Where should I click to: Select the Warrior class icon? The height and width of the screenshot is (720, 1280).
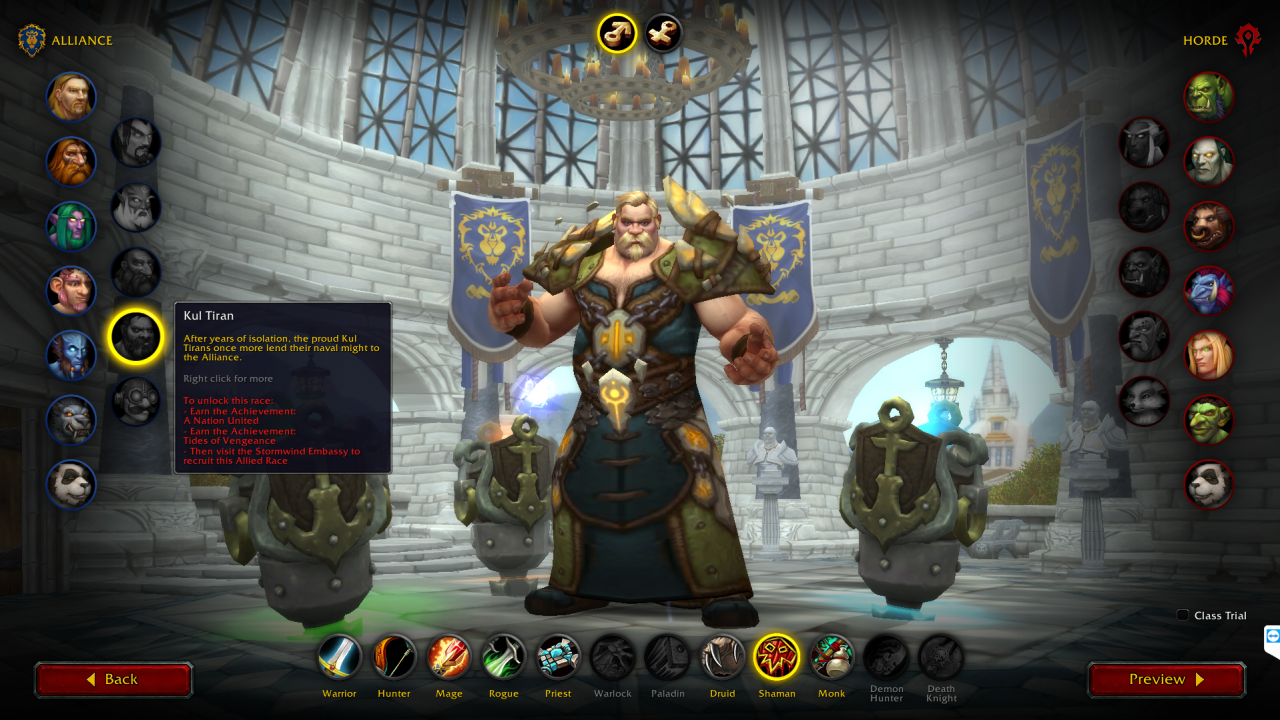click(339, 656)
